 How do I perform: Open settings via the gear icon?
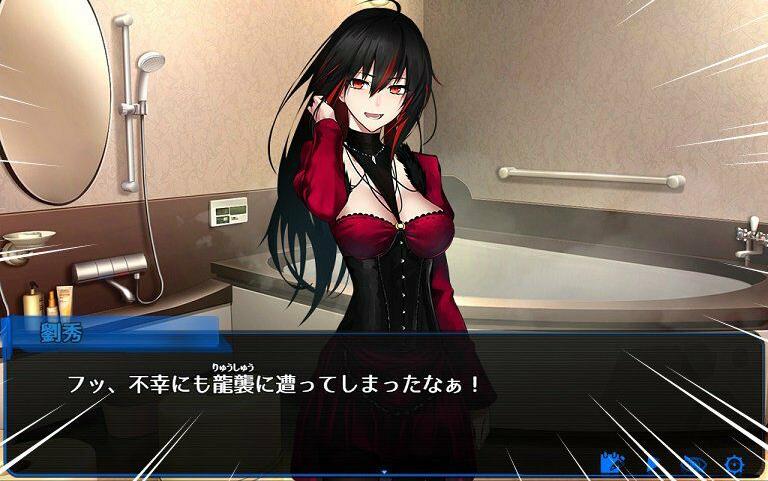pyautogui.click(x=735, y=464)
